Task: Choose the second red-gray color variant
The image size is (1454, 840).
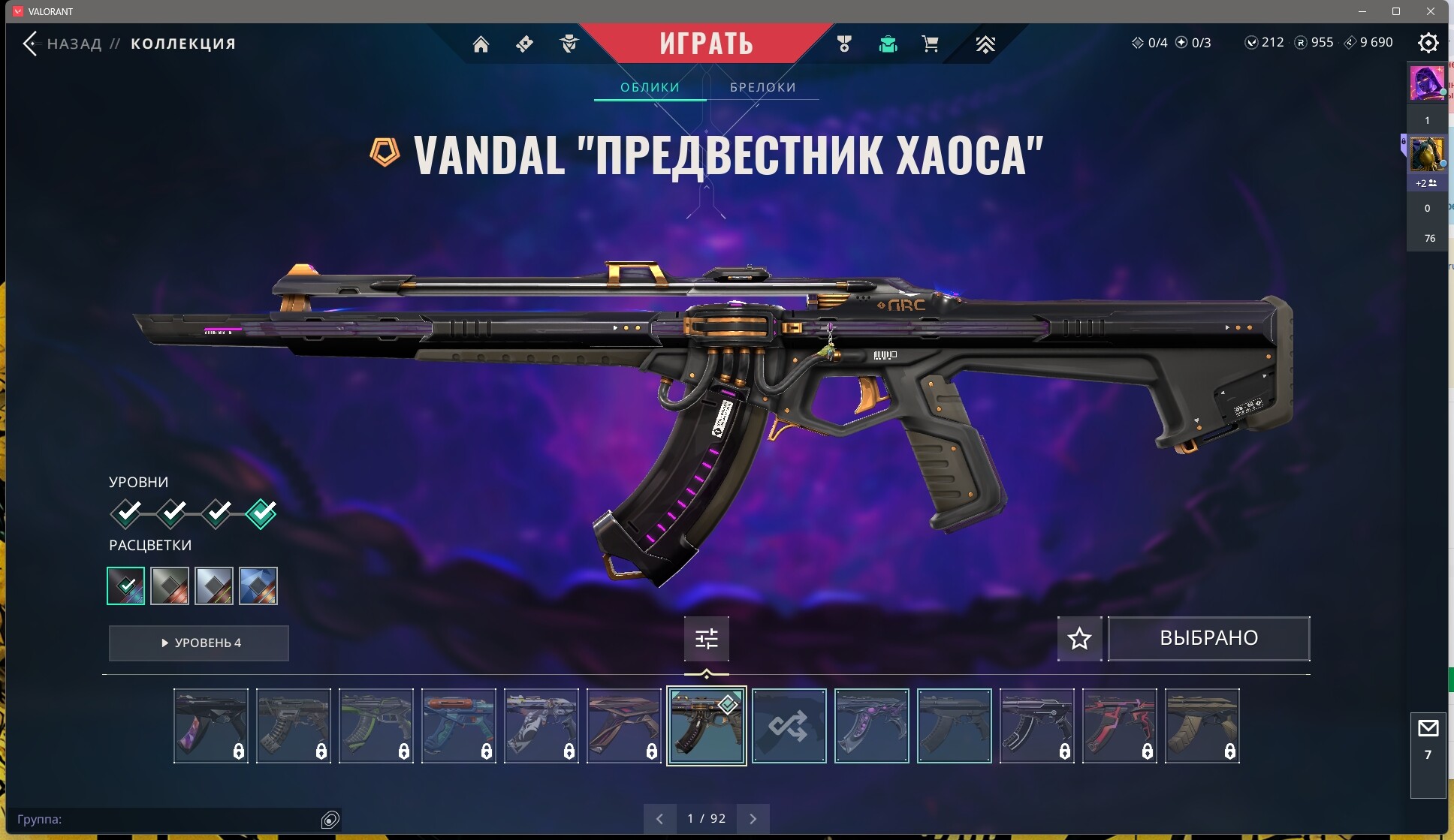Action: (x=170, y=586)
